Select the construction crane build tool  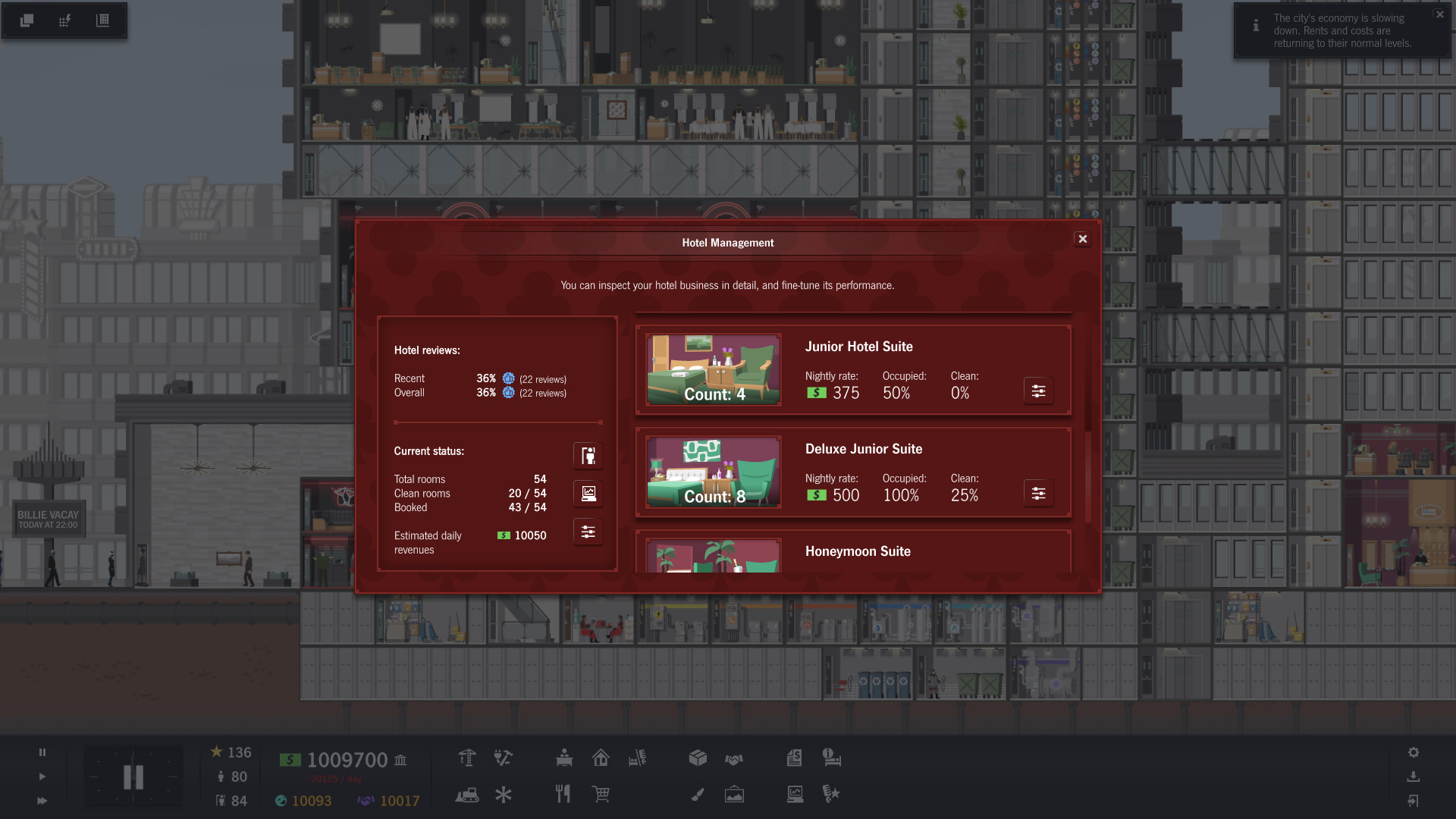pos(468,758)
